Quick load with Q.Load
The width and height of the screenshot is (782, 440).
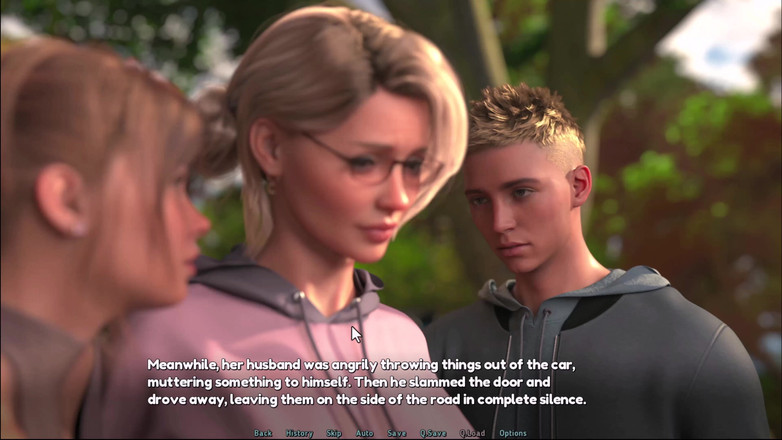click(x=472, y=433)
